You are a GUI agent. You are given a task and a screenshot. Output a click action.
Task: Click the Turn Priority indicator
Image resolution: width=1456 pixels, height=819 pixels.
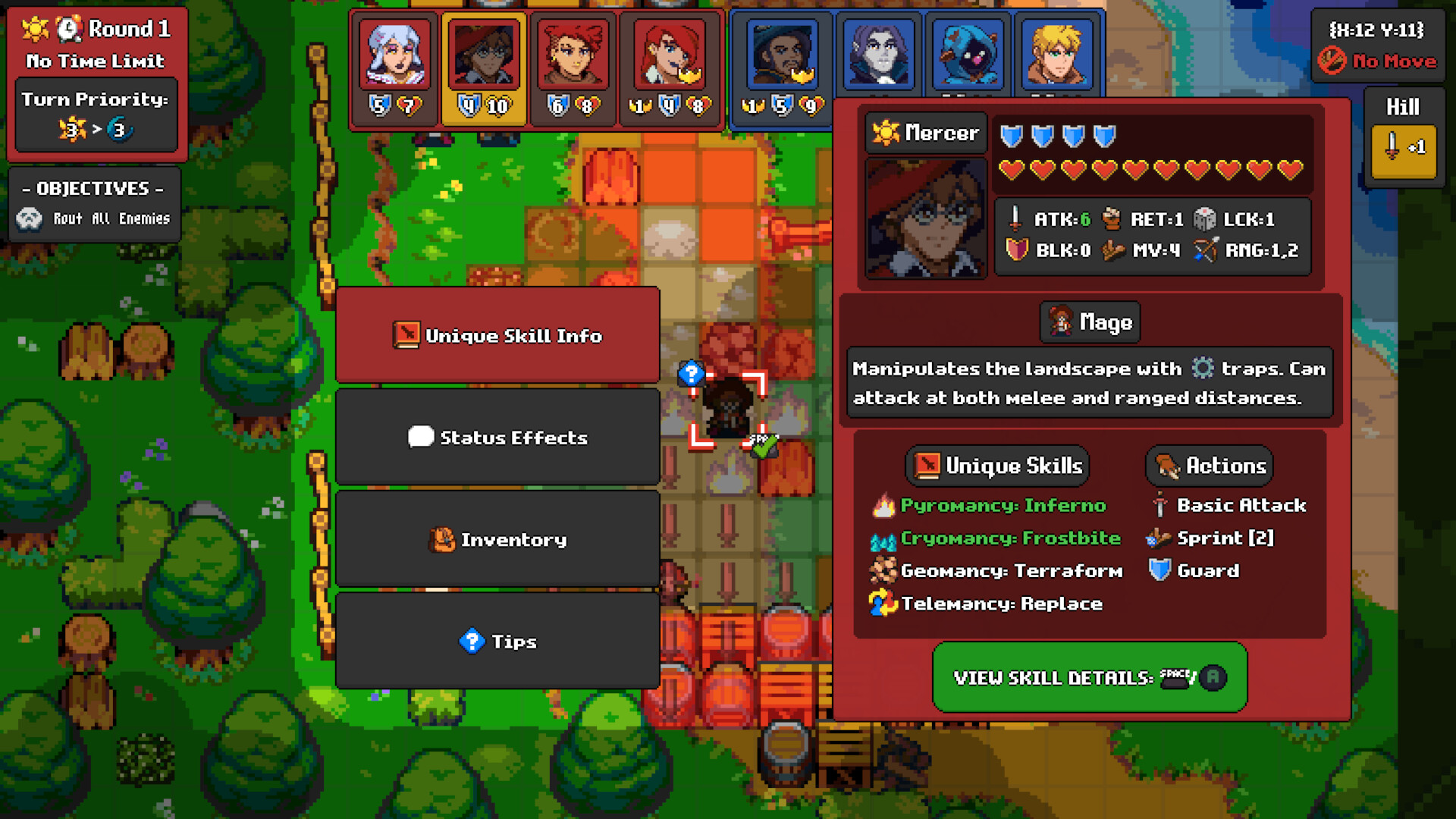(96, 114)
